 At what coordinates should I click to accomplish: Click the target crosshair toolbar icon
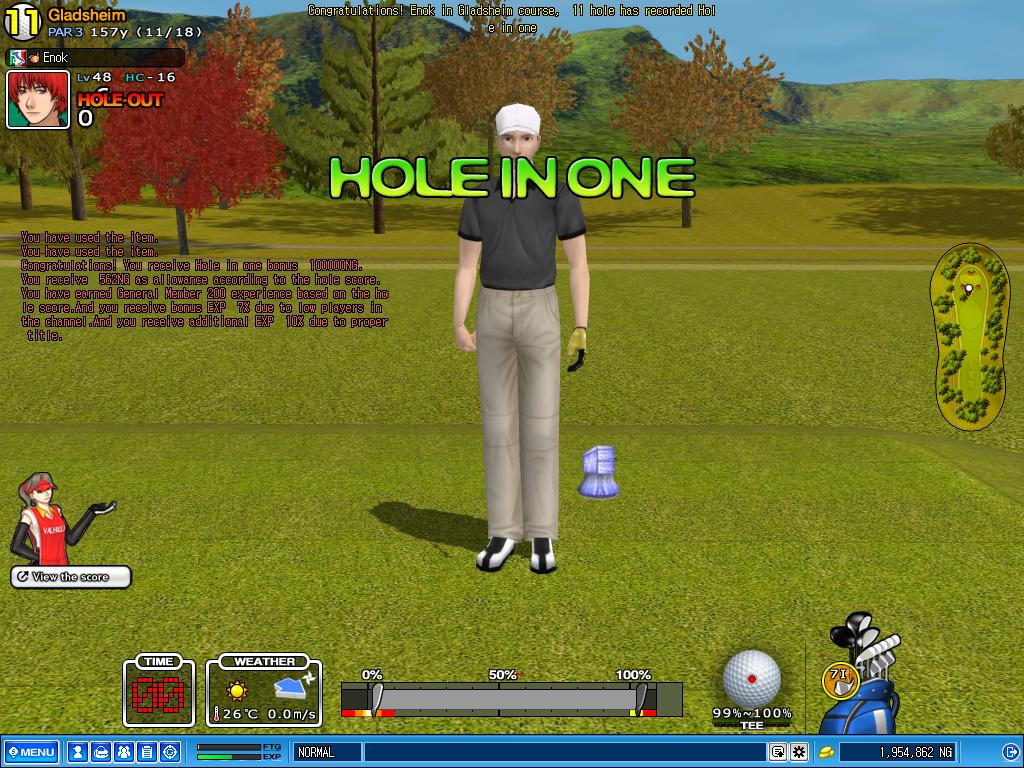[169, 752]
